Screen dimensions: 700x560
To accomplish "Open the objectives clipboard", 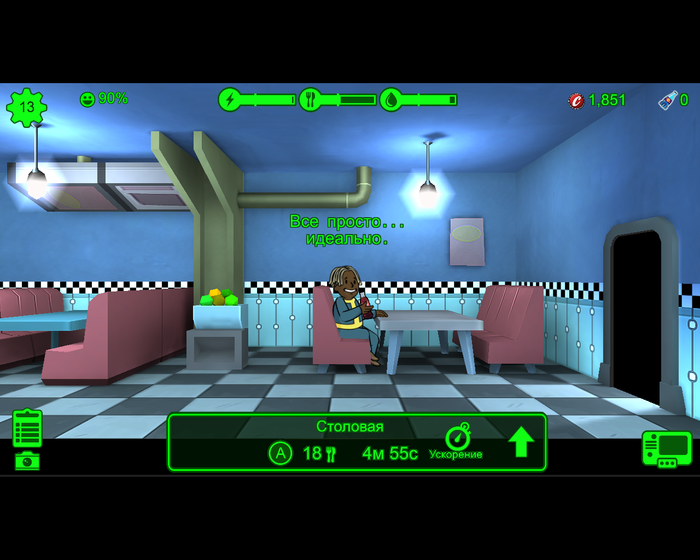I will click(28, 428).
